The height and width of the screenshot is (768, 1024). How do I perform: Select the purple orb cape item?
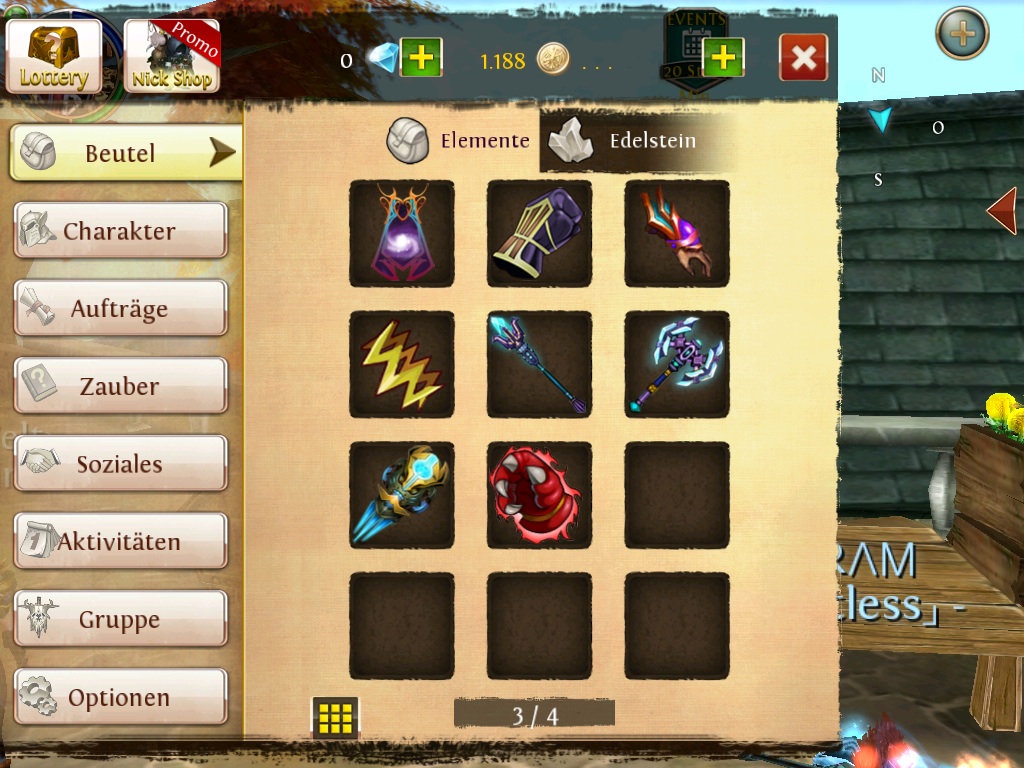[402, 234]
